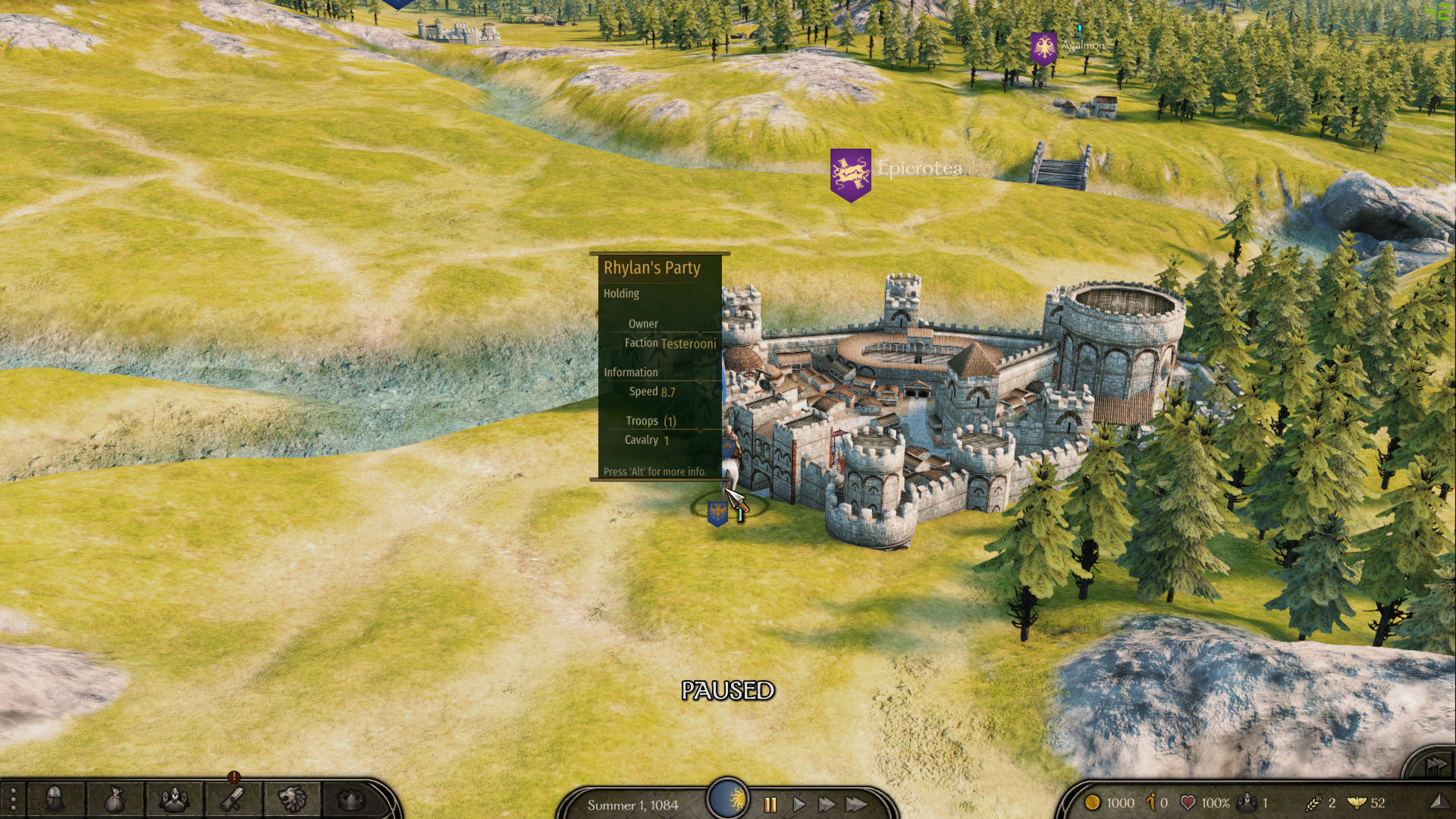Open the character screen helmet icon

(55, 799)
